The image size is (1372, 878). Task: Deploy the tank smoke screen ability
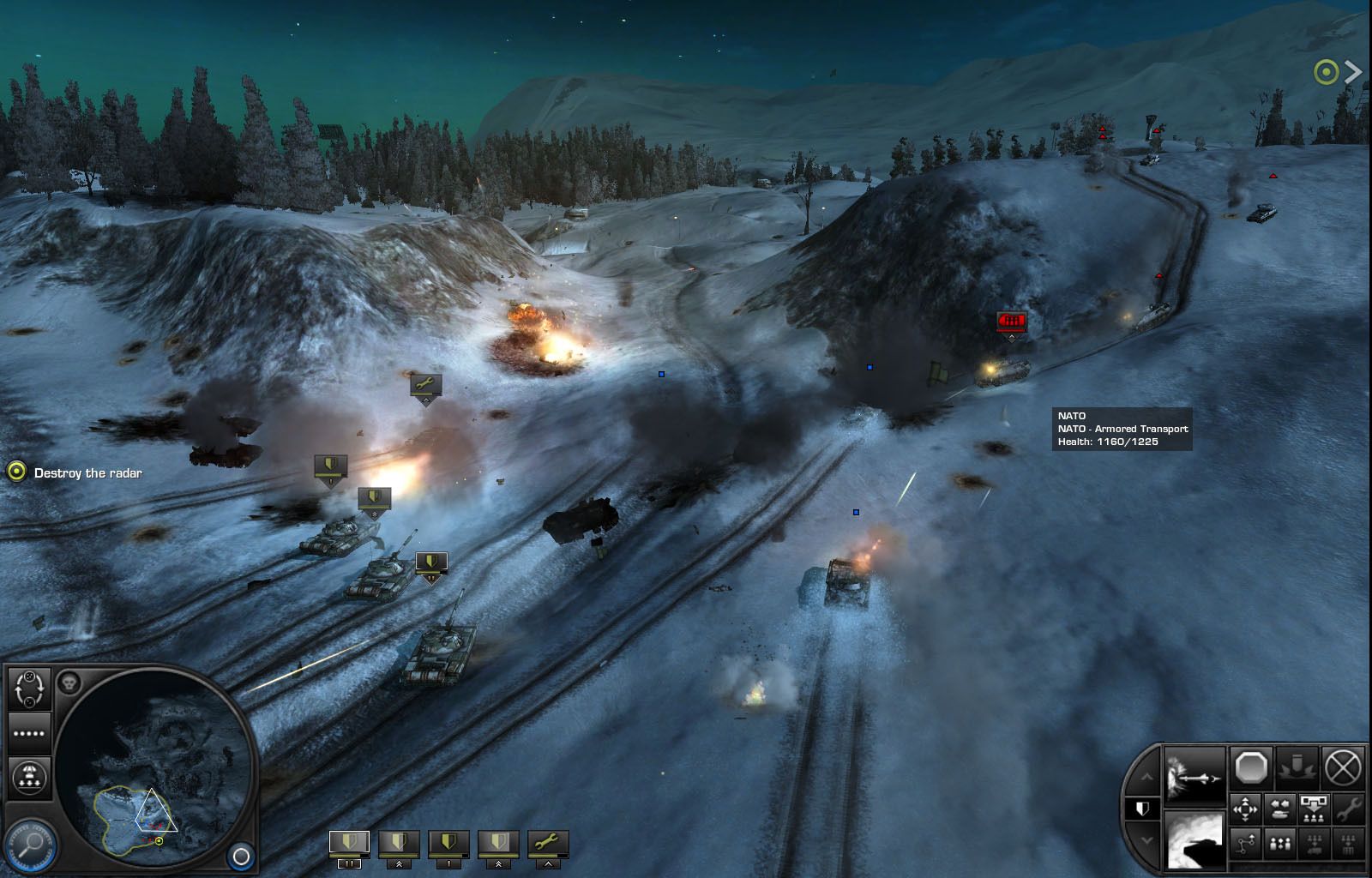pos(1195,840)
